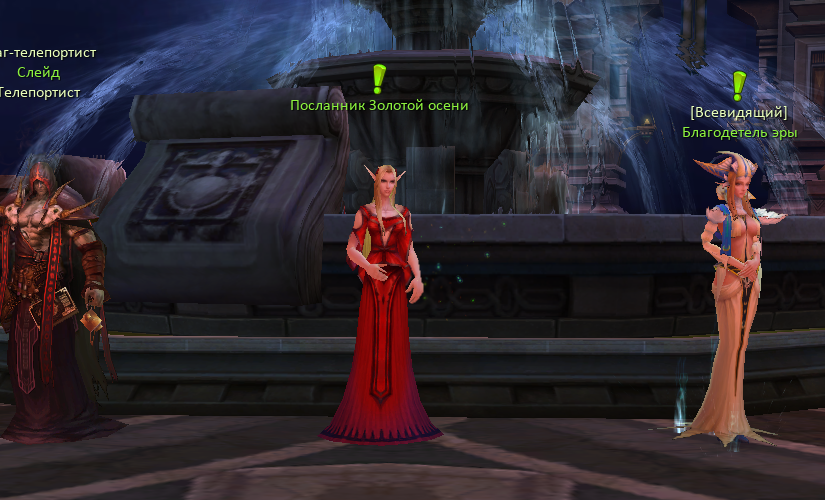Select the Посланник Золотой осени nameplate

pos(379,105)
